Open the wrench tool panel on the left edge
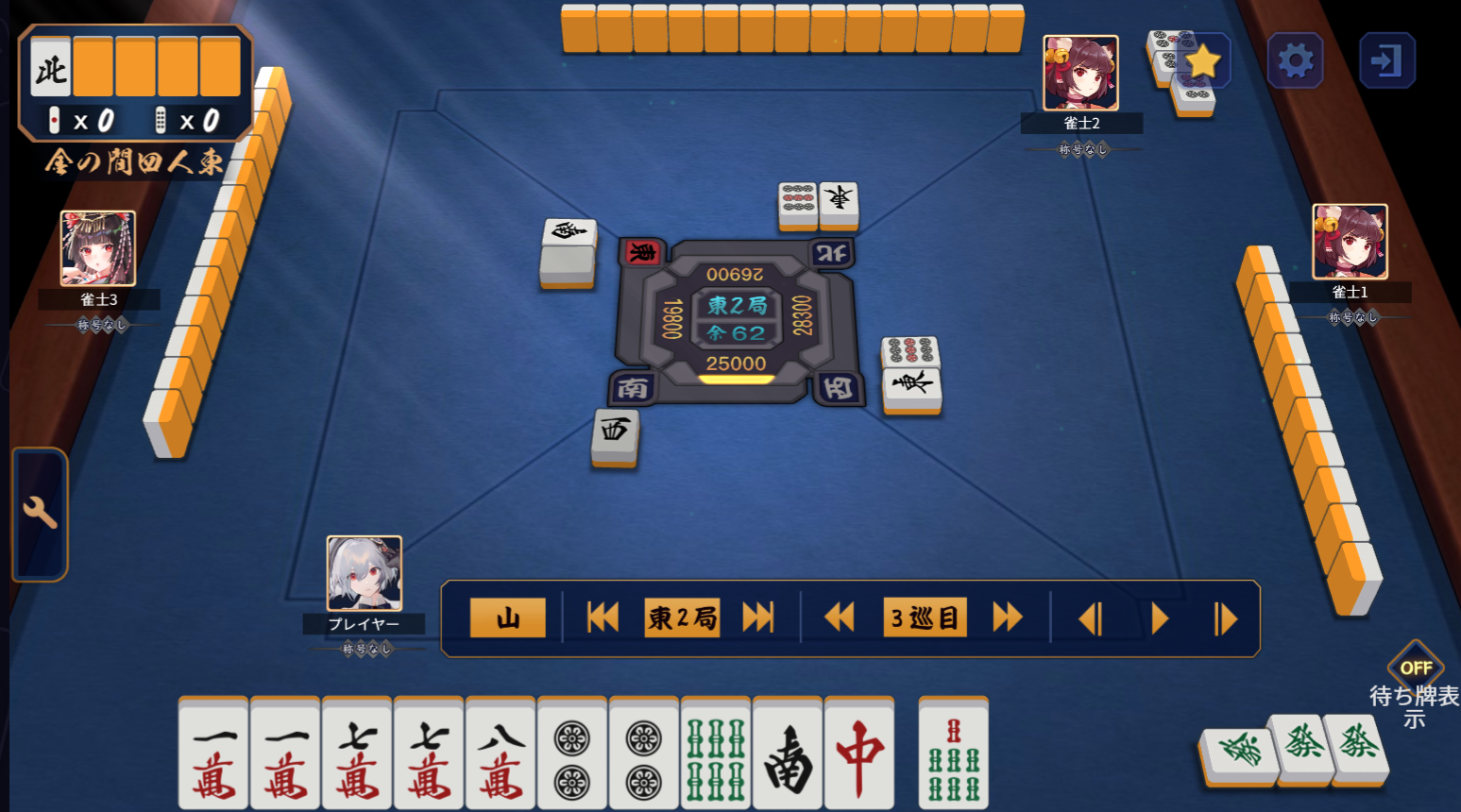The image size is (1461, 812). [x=39, y=512]
